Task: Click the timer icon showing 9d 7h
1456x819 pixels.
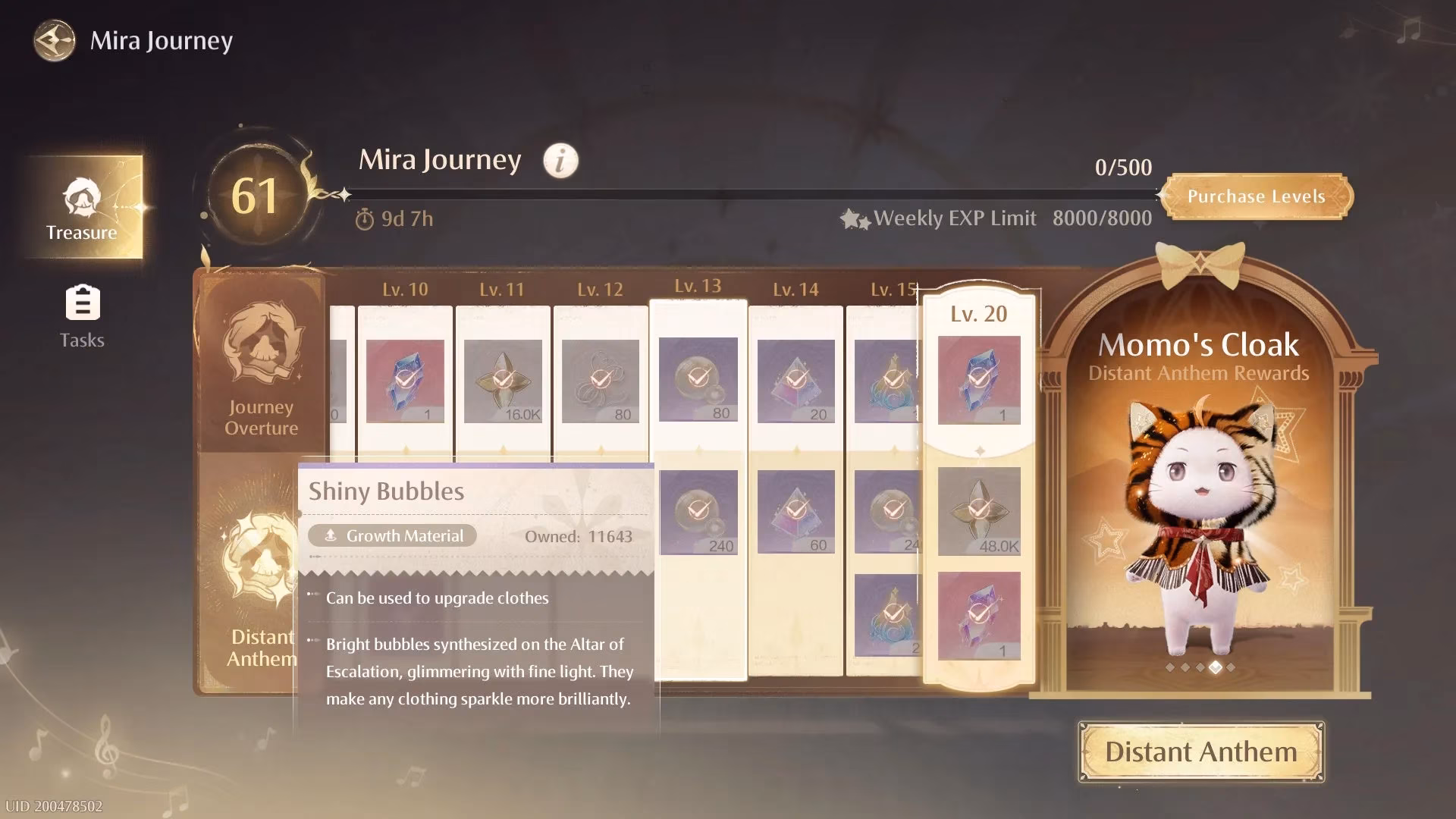Action: (x=366, y=218)
